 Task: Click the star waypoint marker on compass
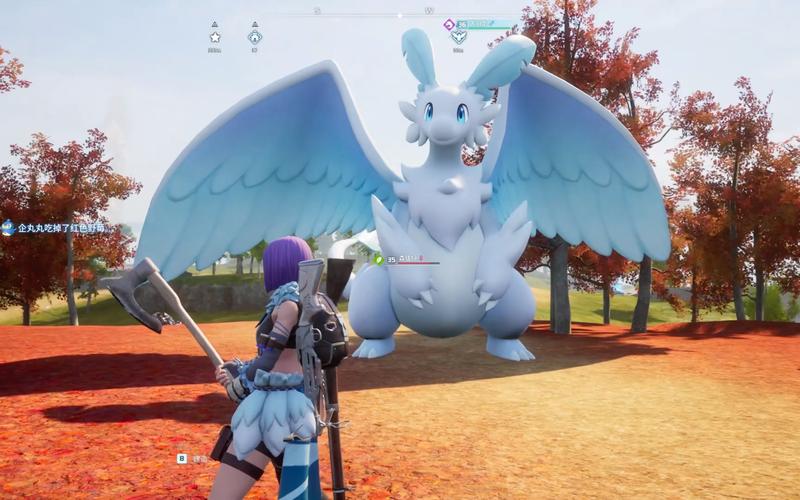(215, 37)
